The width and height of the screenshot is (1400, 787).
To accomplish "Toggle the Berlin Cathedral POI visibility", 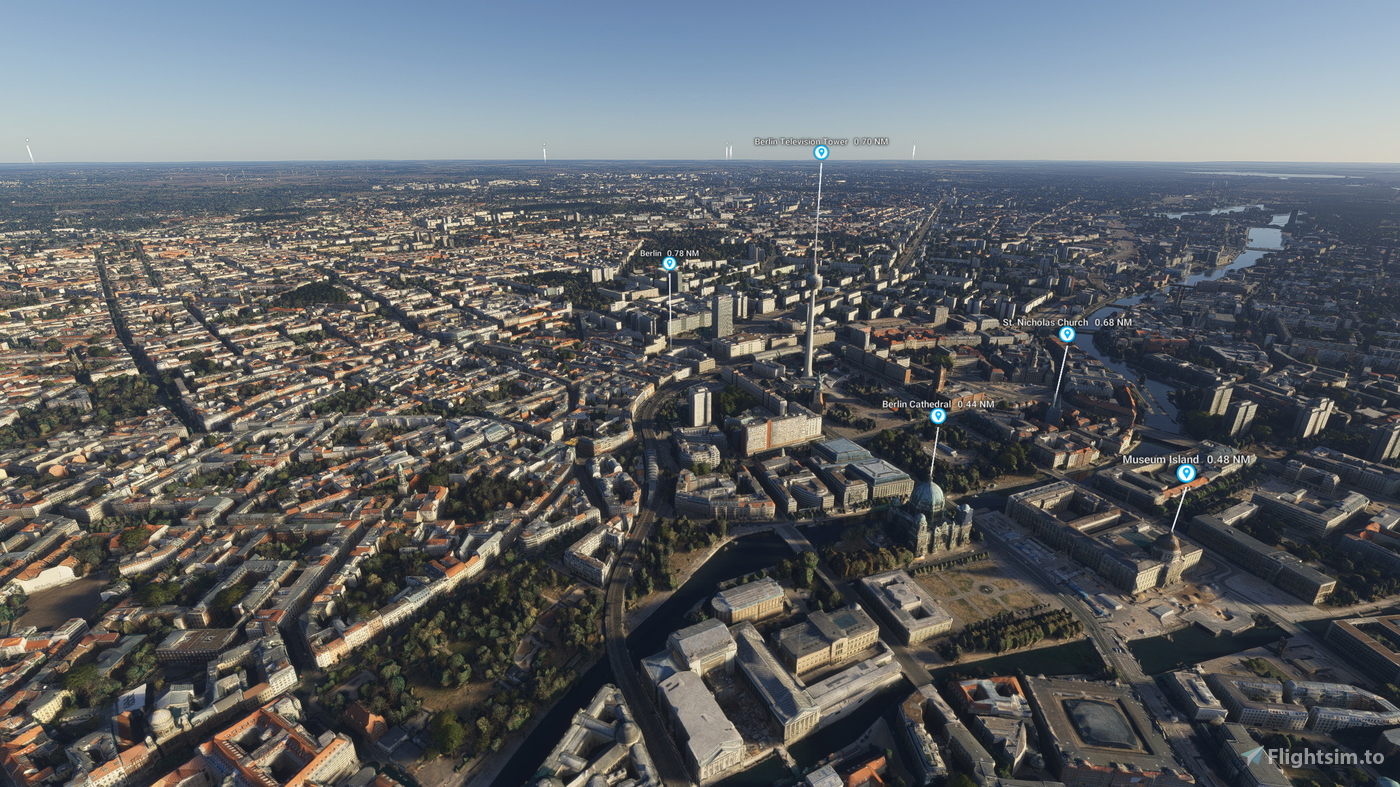I will 936,415.
